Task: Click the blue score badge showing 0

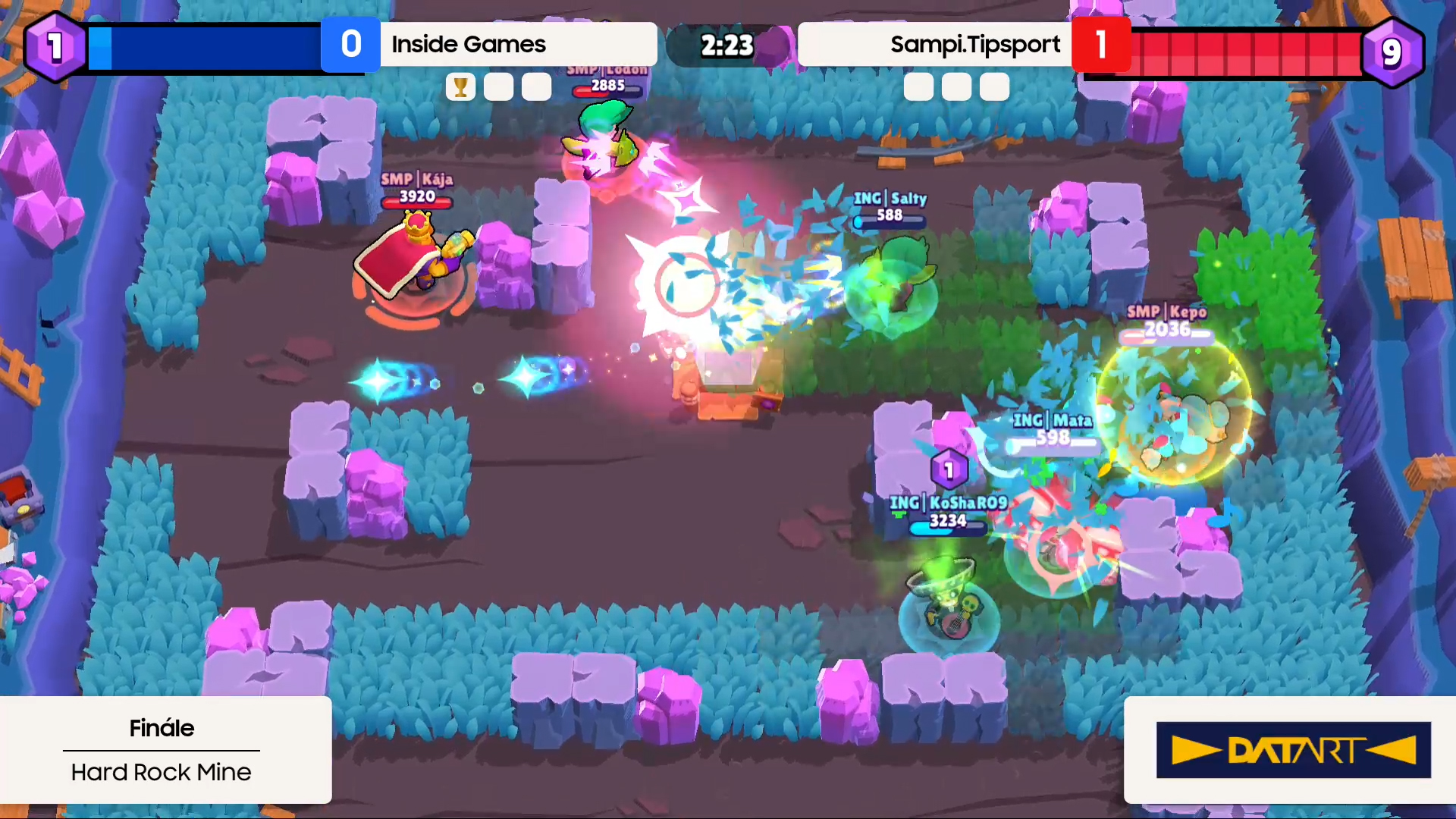Action: 351,44
